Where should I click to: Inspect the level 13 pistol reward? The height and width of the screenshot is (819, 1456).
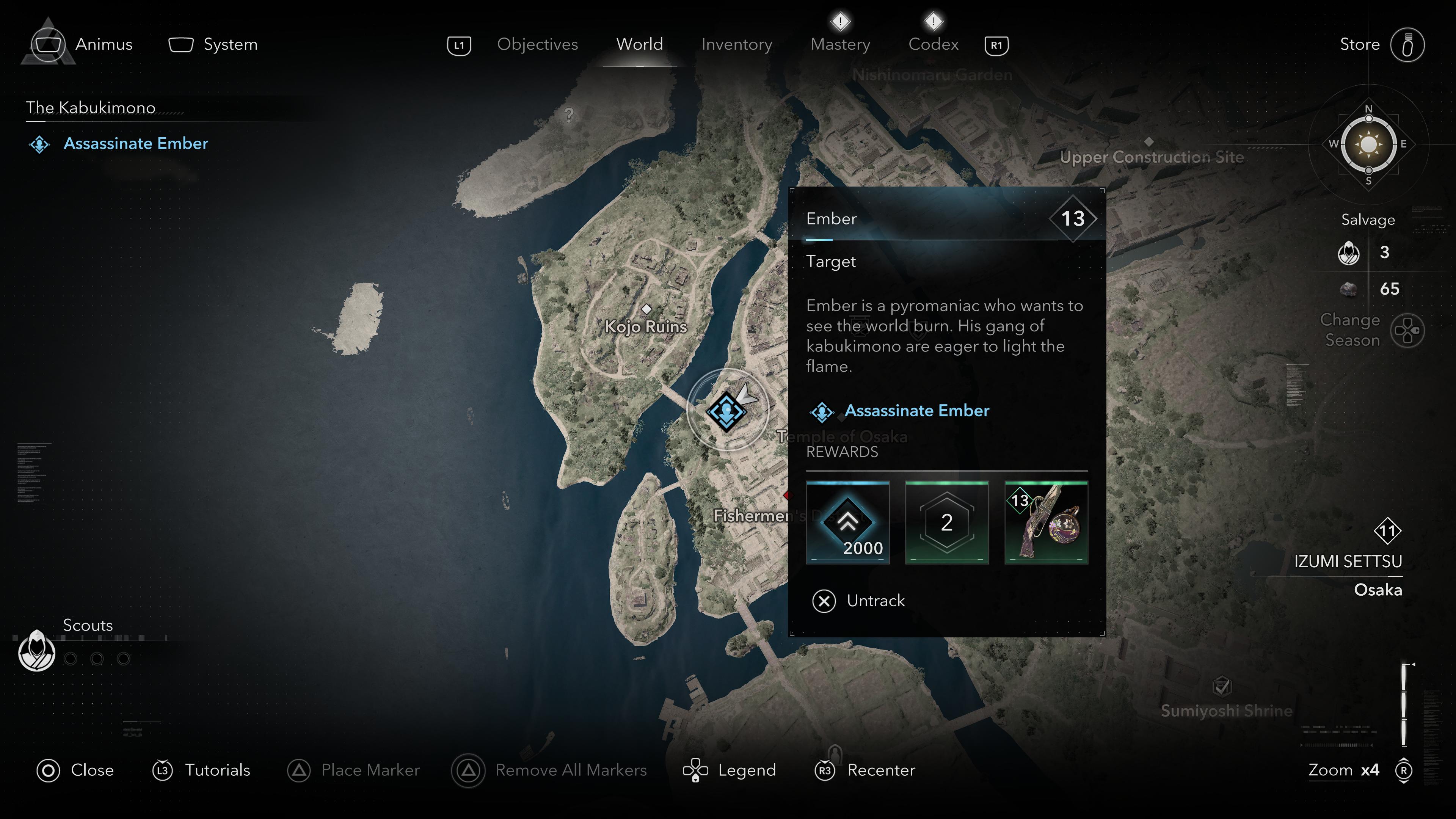[x=1046, y=522]
